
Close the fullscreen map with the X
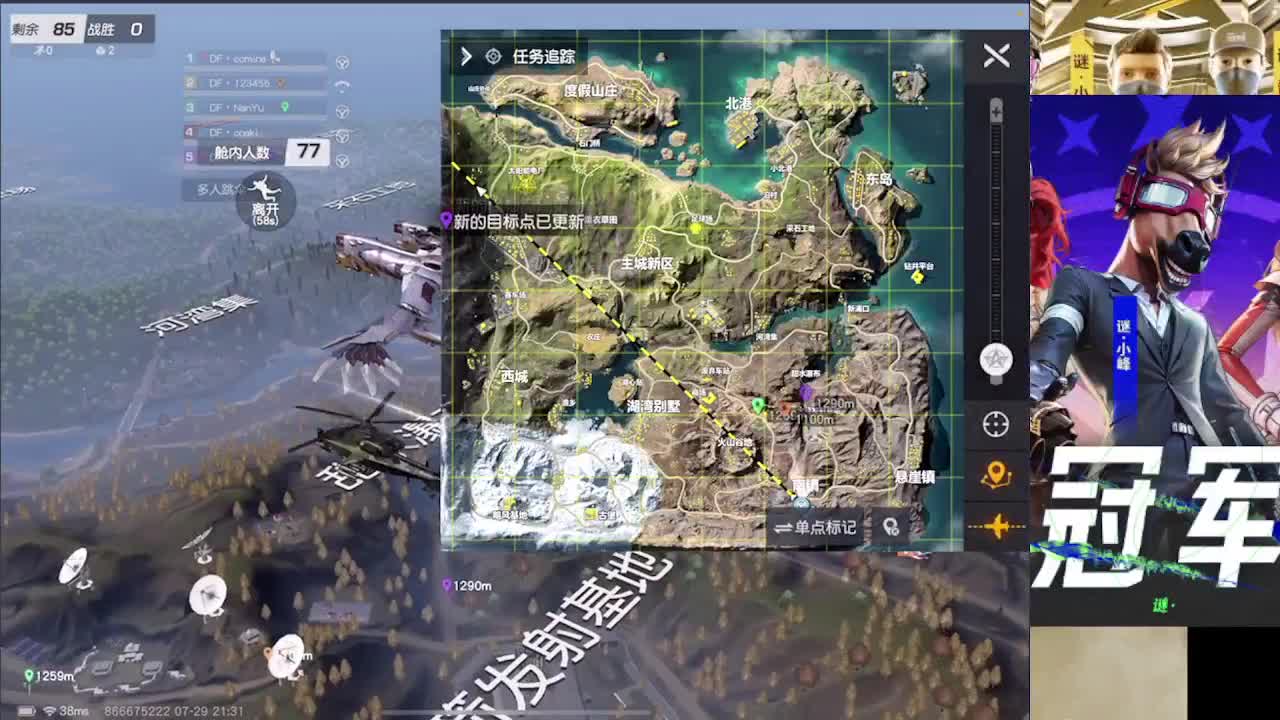995,56
